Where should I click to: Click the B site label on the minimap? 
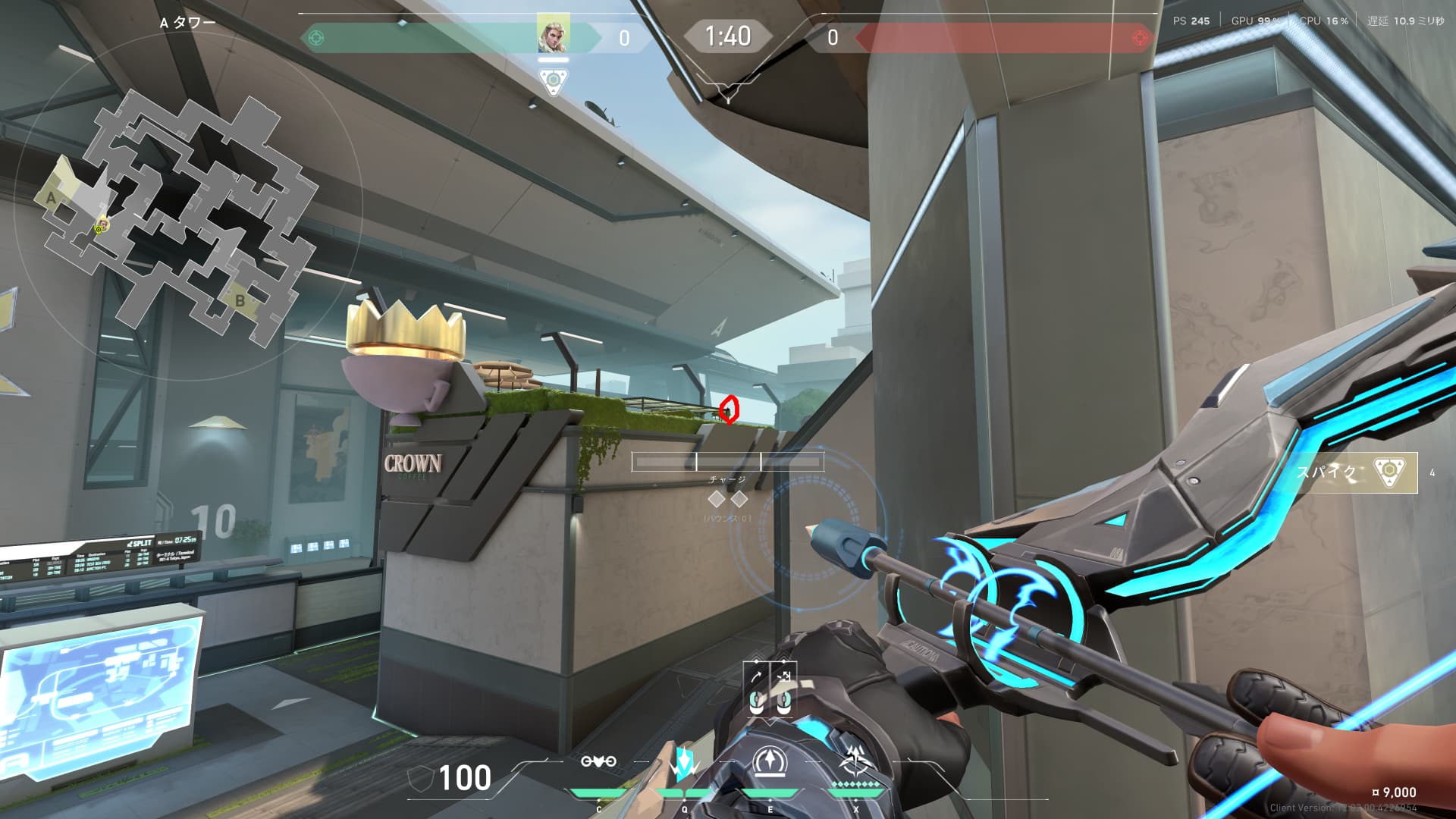pos(240,300)
